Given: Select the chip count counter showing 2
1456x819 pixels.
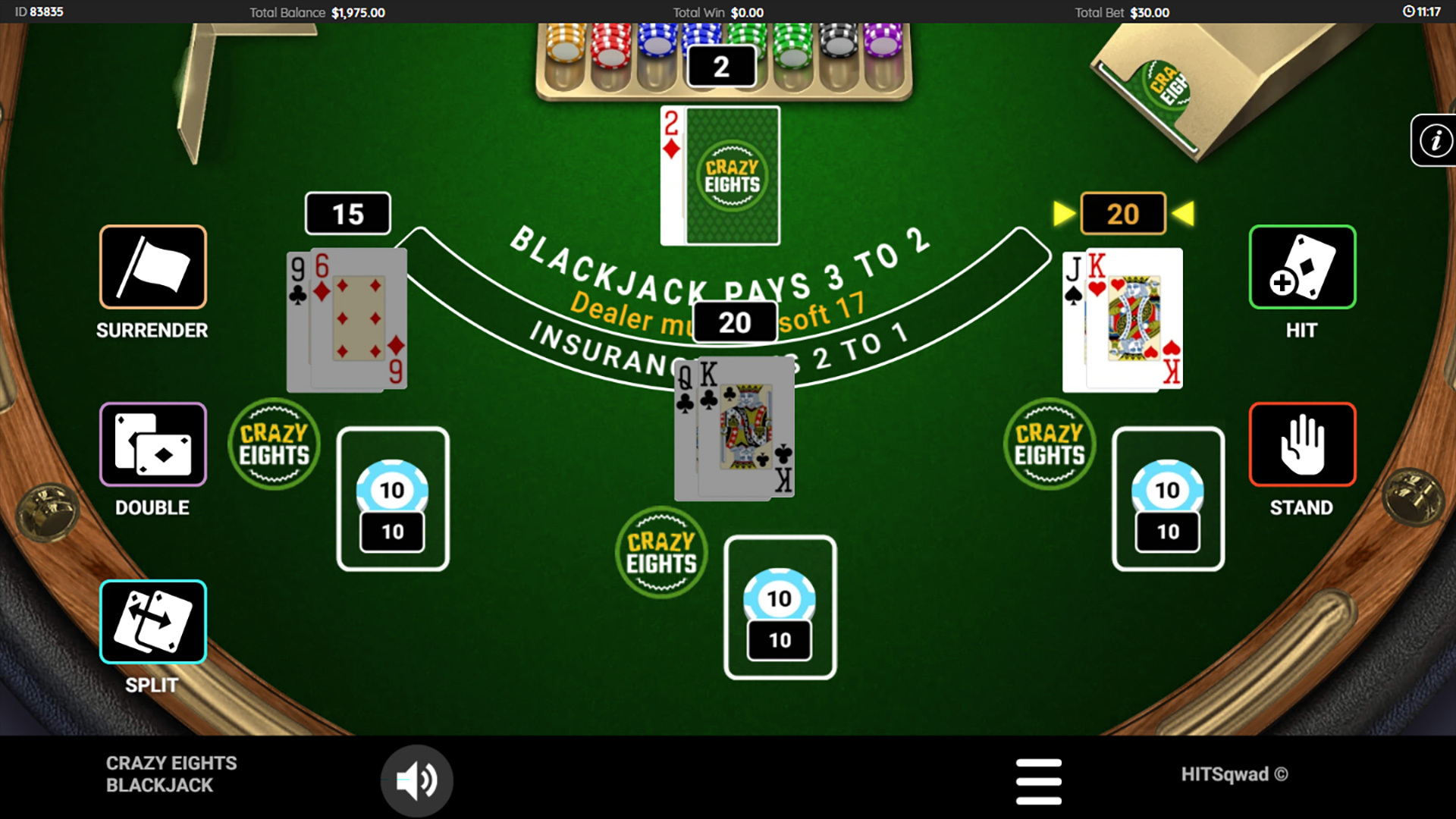Looking at the screenshot, I should tap(720, 65).
